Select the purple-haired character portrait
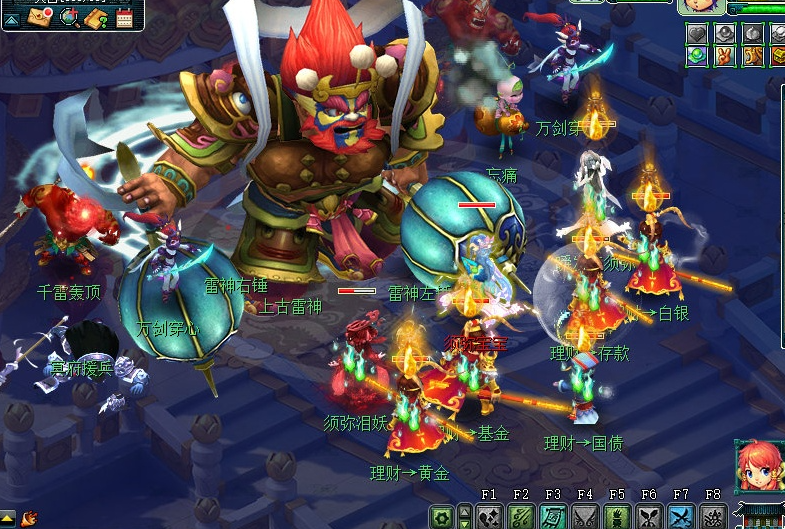This screenshot has height=529, width=785. (x=702, y=6)
